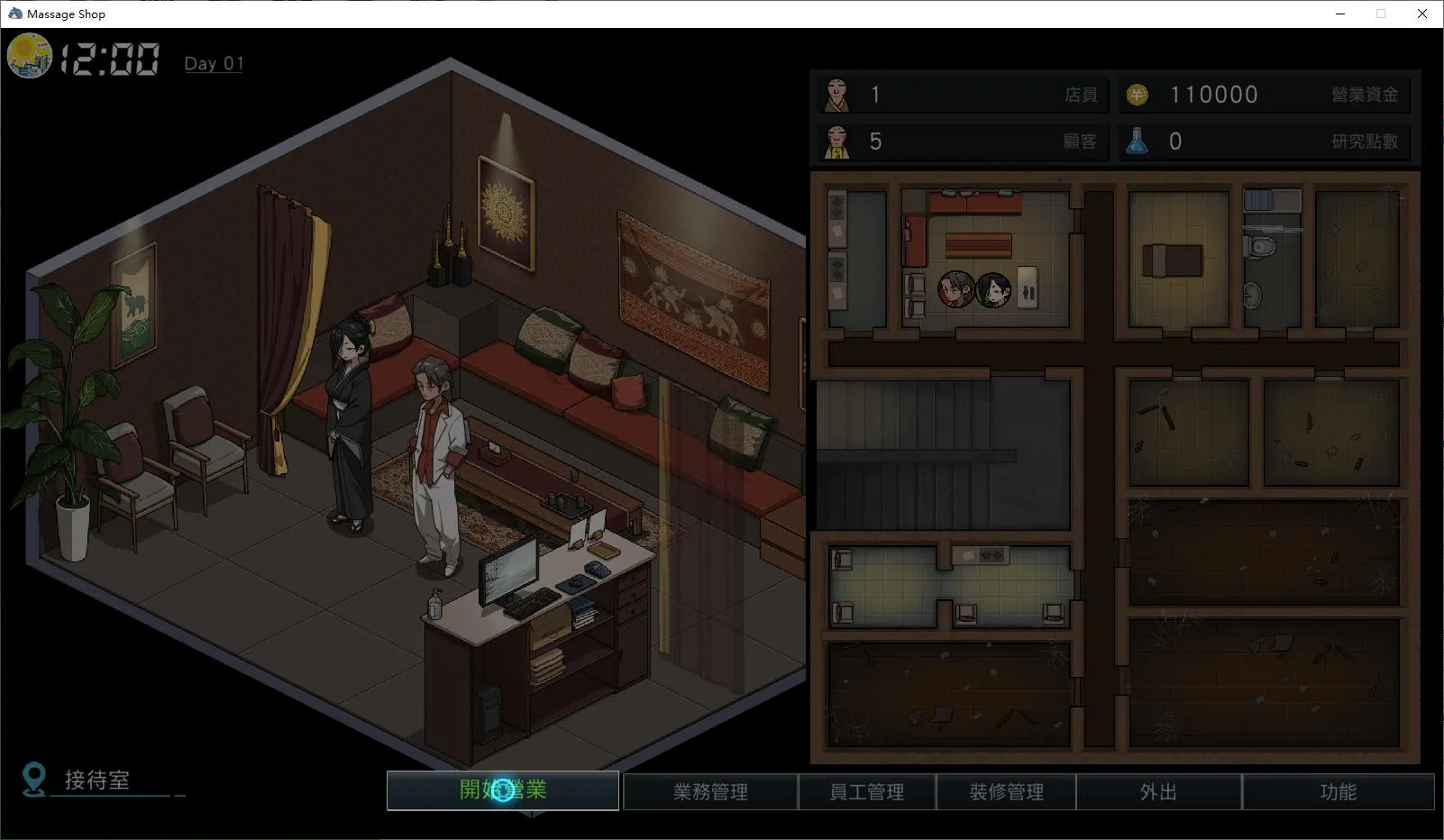Screen dimensions: 1444x840
Task: Start business with the 開始營業 button
Action: pos(503,790)
